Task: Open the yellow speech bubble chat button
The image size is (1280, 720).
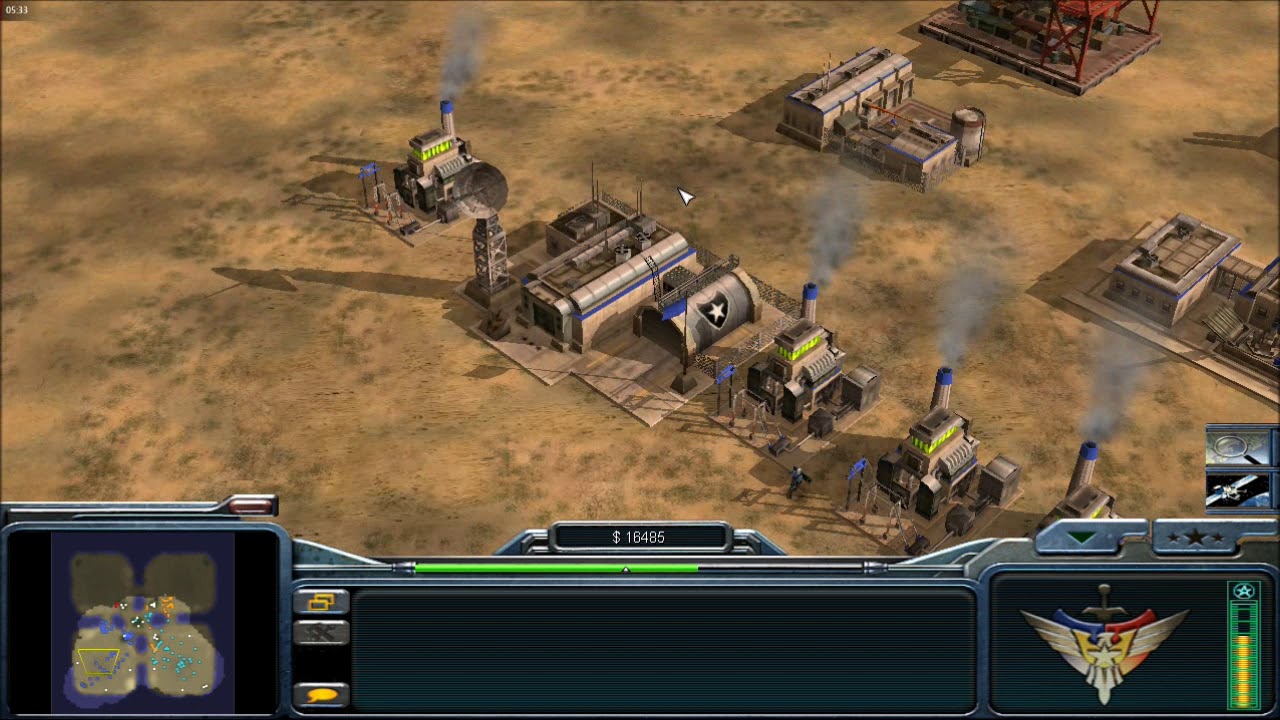Action: point(321,694)
